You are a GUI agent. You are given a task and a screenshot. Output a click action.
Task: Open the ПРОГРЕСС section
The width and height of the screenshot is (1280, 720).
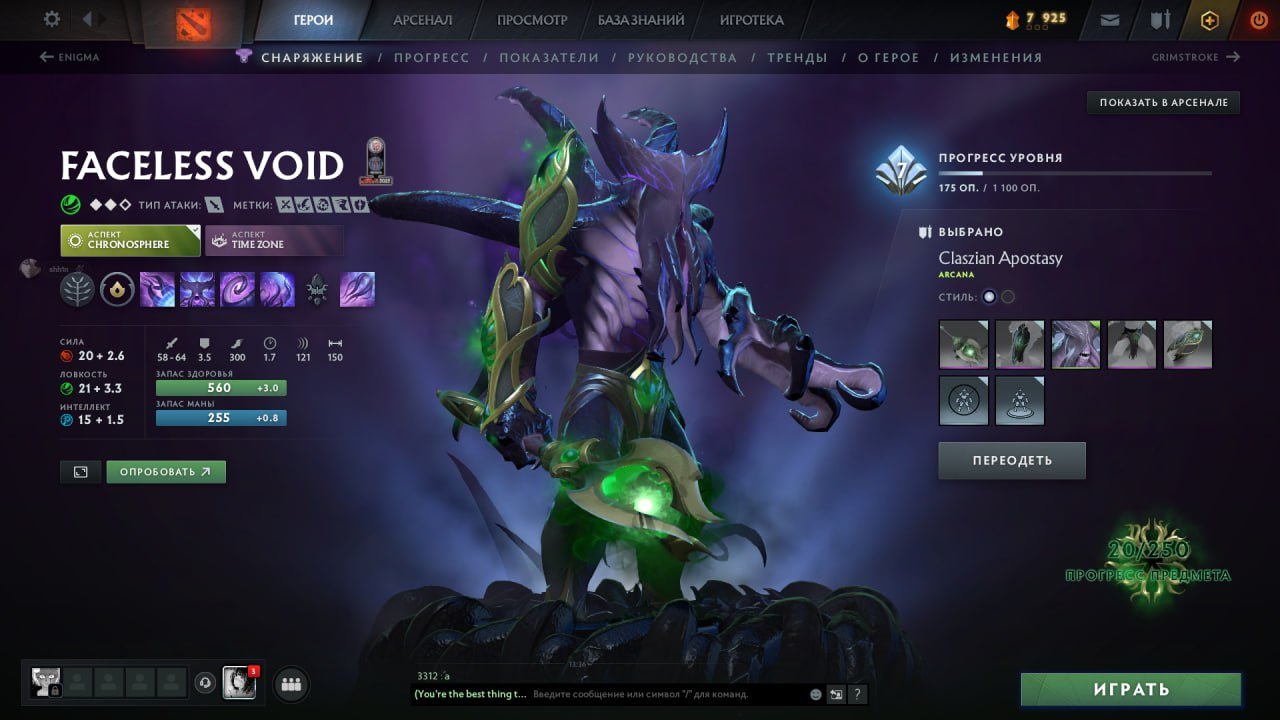pos(432,58)
